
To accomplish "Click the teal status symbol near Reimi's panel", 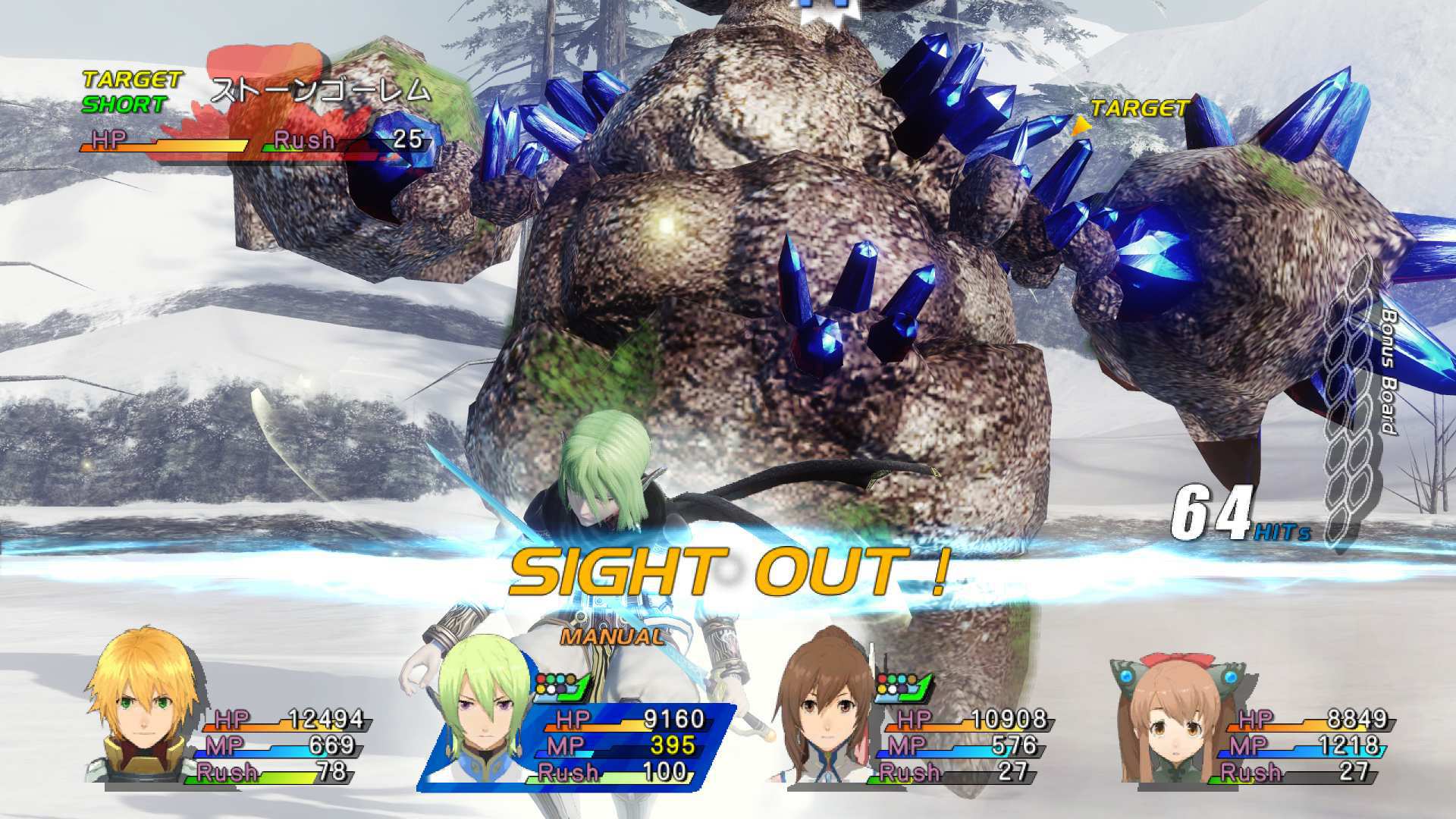I will point(902,678).
